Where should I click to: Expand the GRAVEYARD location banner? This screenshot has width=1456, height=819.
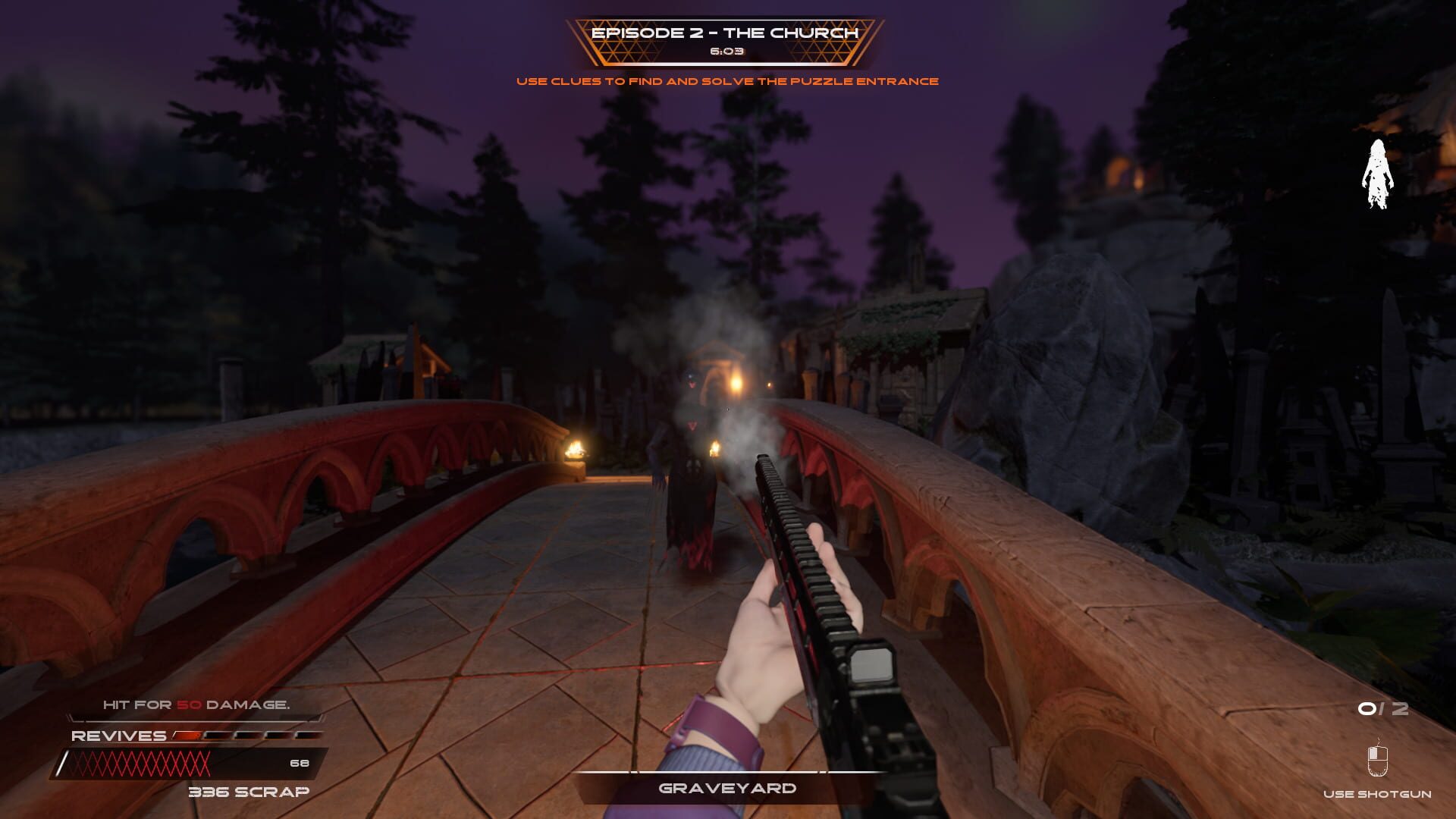(726, 789)
